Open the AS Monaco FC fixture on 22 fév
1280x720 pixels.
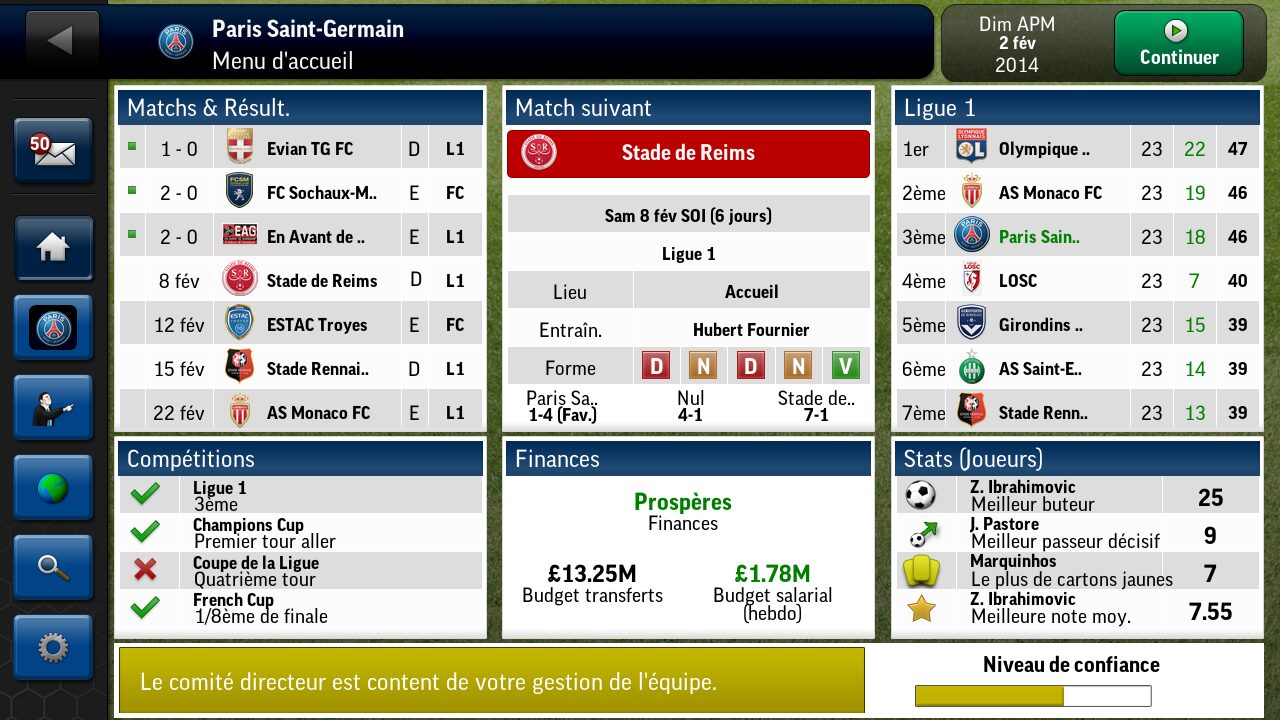pos(300,413)
